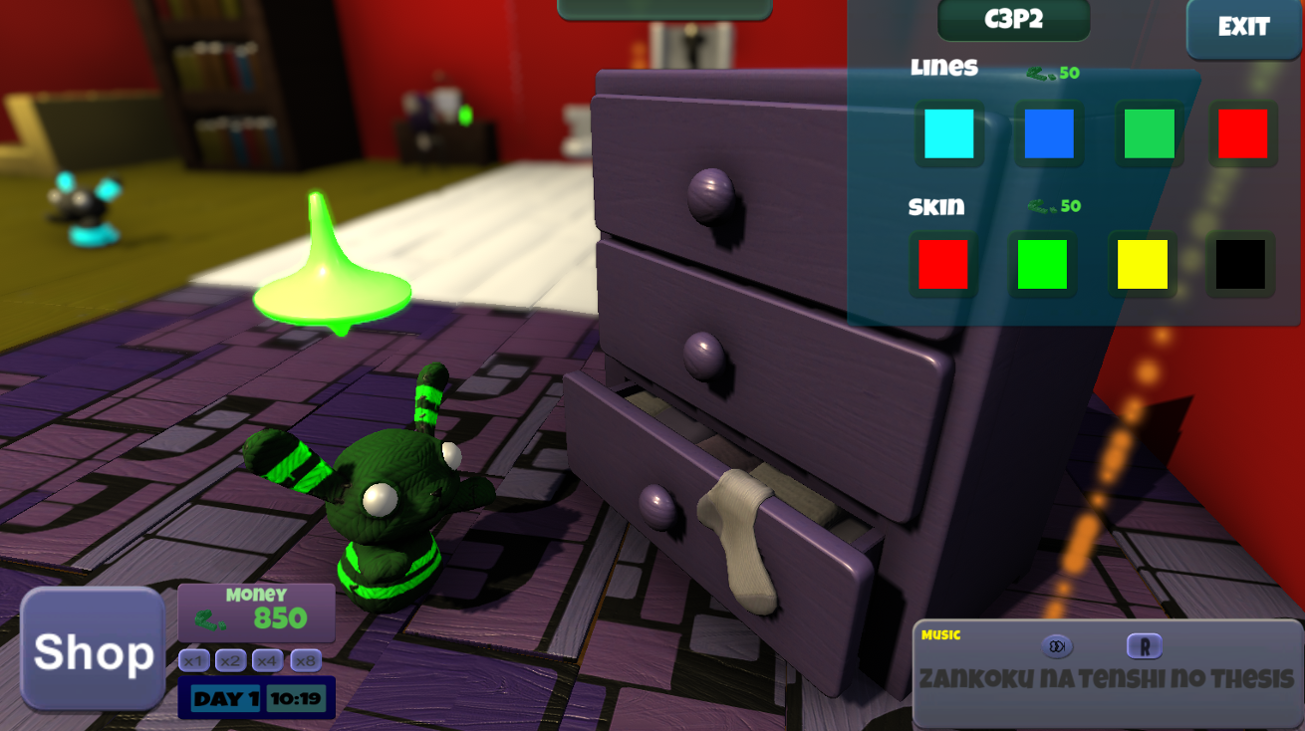Viewport: 1305px width, 731px height.
Task: Select yellow Skin color
Action: [1142, 265]
